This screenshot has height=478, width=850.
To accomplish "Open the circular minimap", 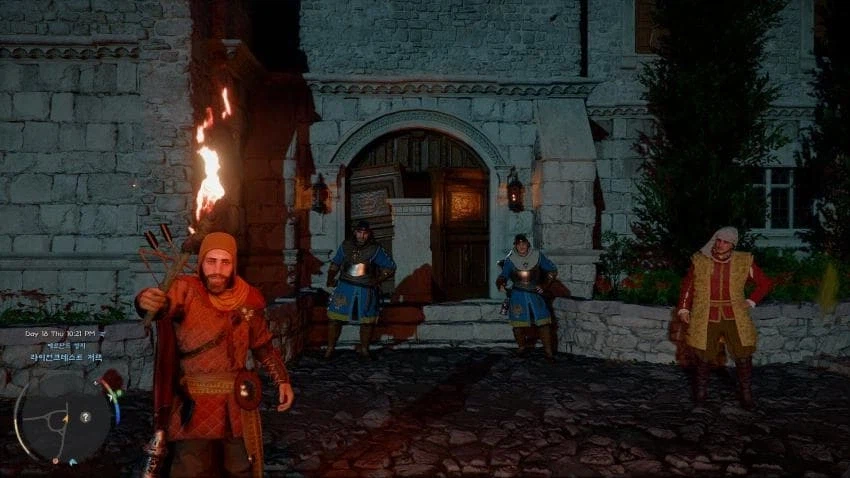I will (62, 416).
